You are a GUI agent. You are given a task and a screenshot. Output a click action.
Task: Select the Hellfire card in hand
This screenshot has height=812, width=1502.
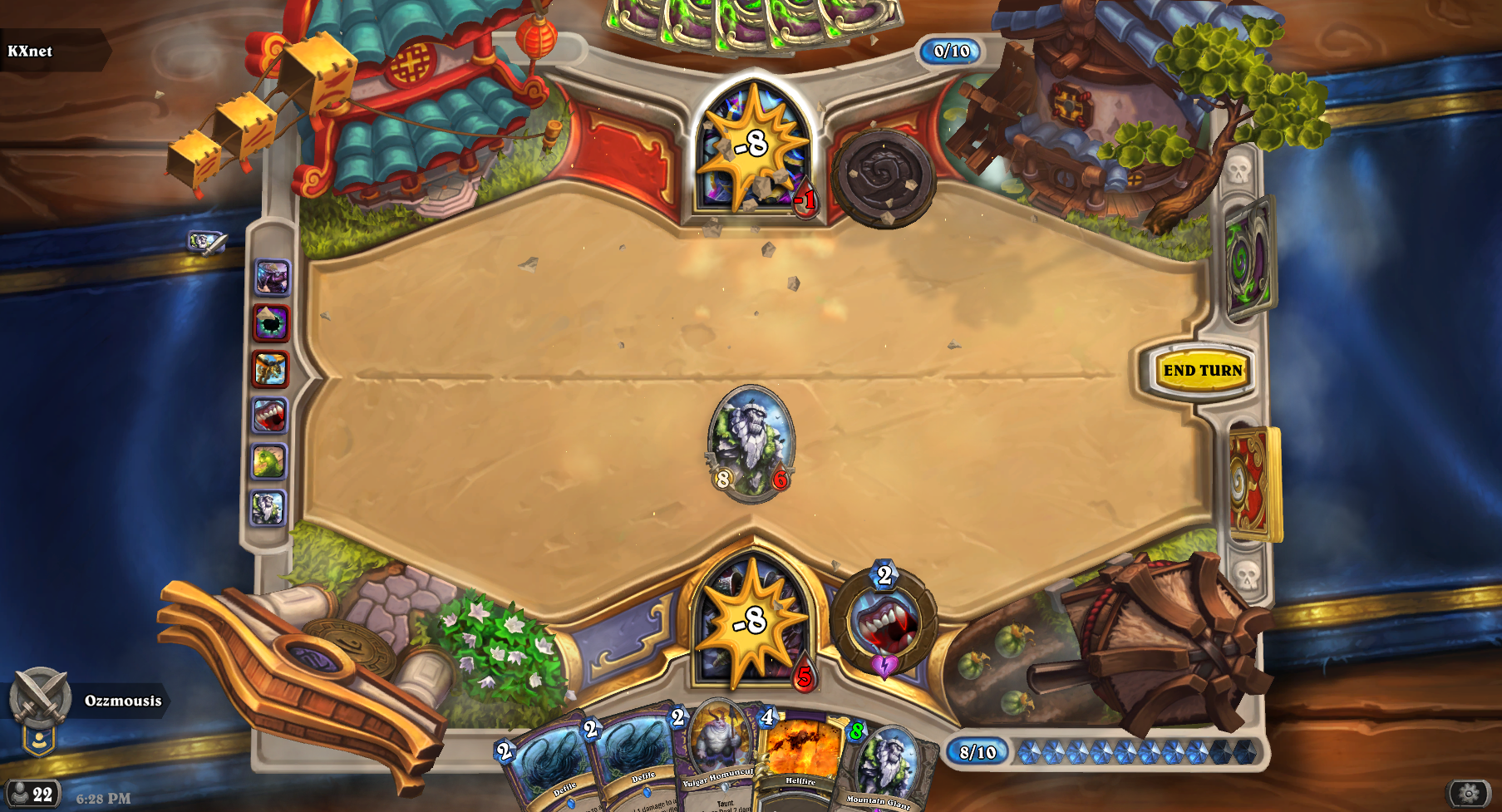coord(800,758)
